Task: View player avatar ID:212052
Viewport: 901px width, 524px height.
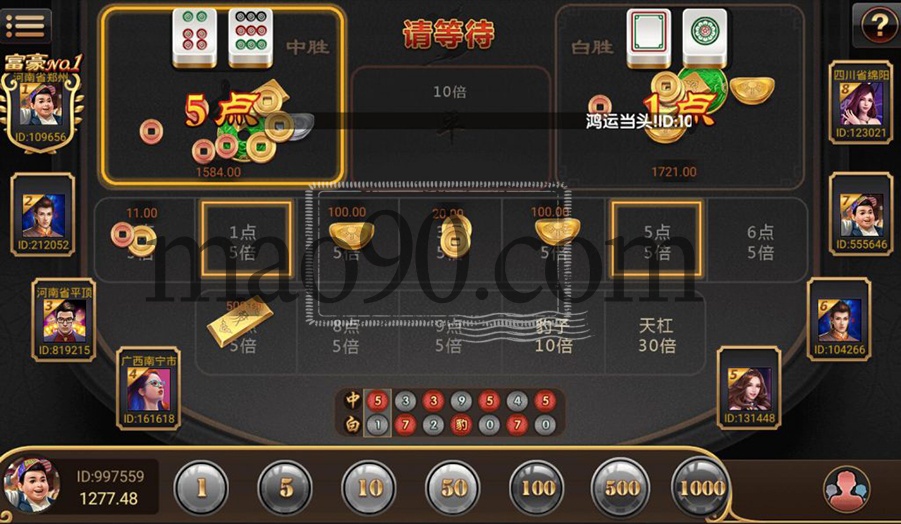Action: point(43,217)
